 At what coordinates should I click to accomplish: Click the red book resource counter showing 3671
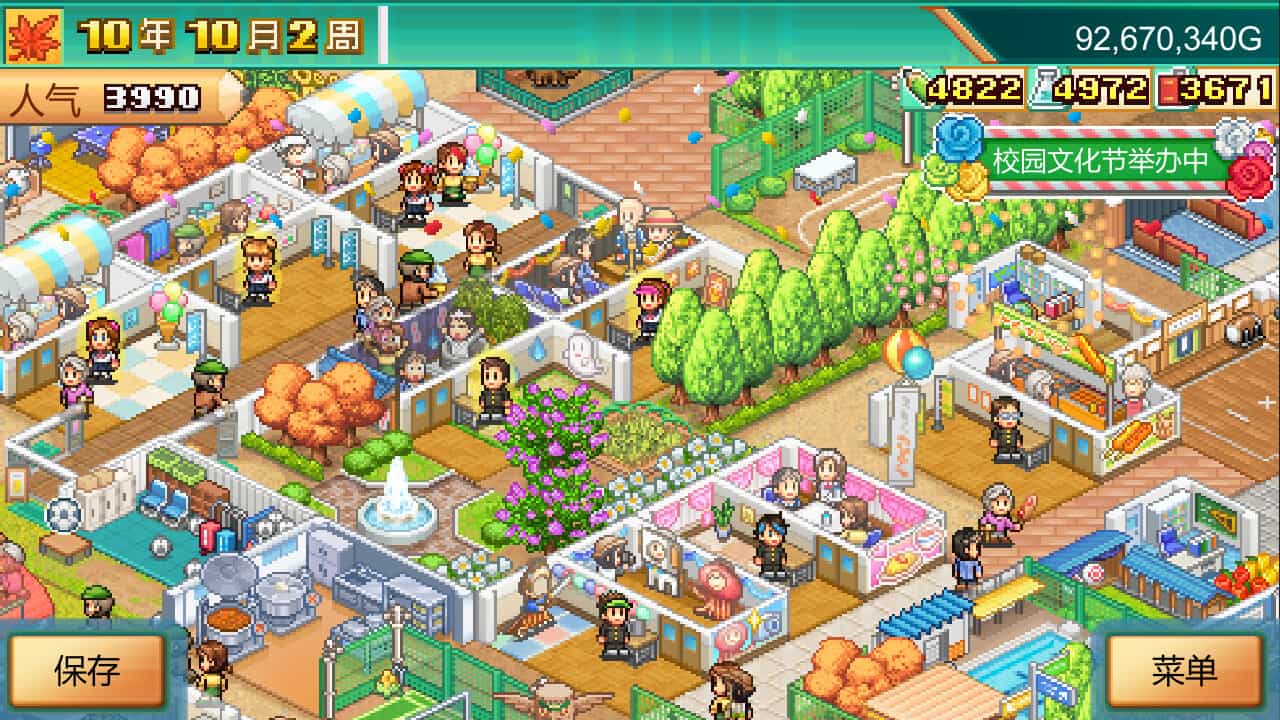coord(1216,88)
